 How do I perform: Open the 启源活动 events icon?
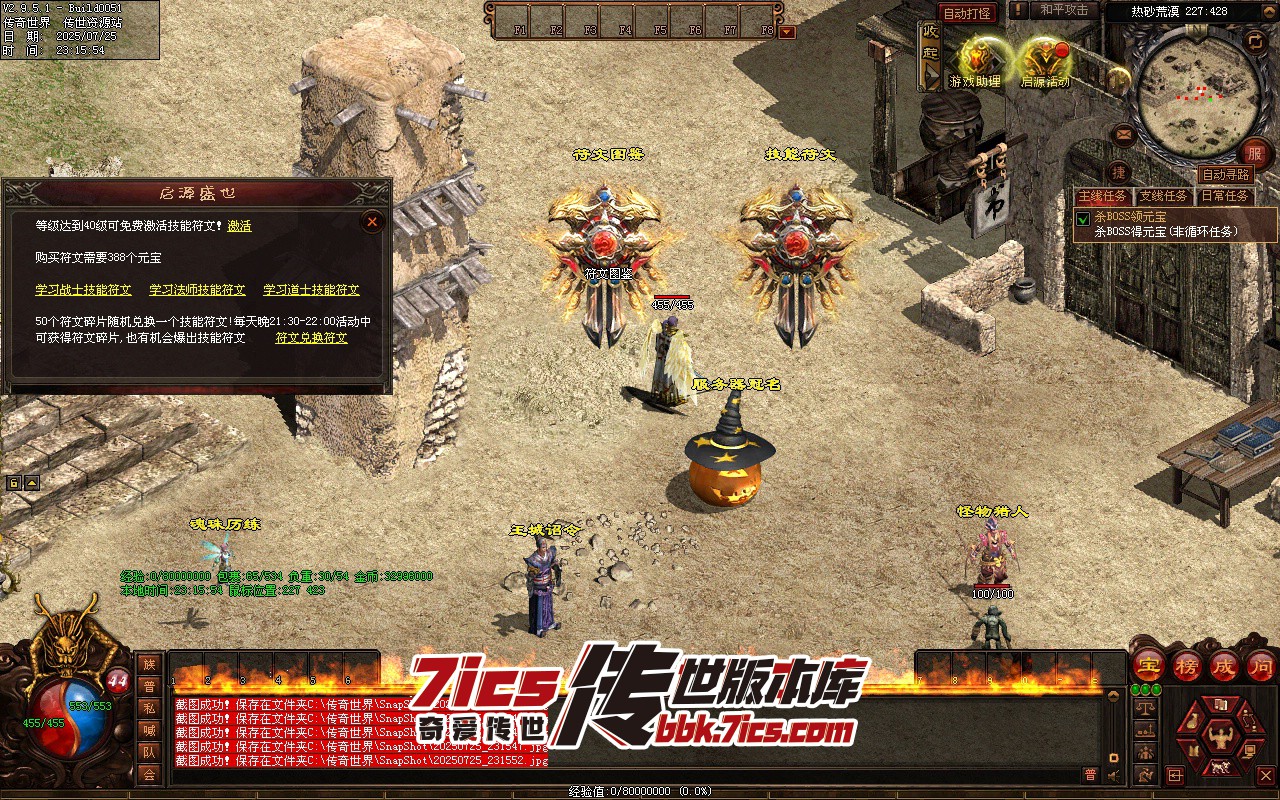point(1045,60)
